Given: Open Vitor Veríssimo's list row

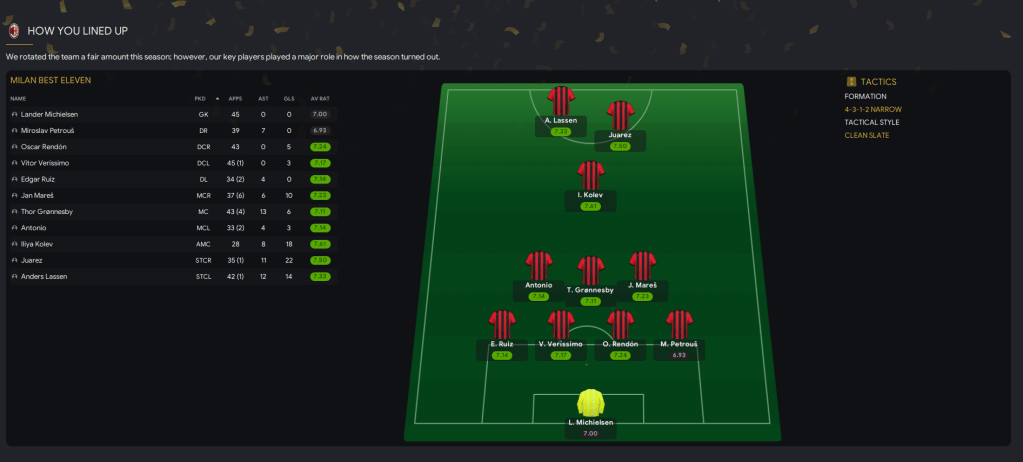Looking at the screenshot, I should [x=45, y=162].
